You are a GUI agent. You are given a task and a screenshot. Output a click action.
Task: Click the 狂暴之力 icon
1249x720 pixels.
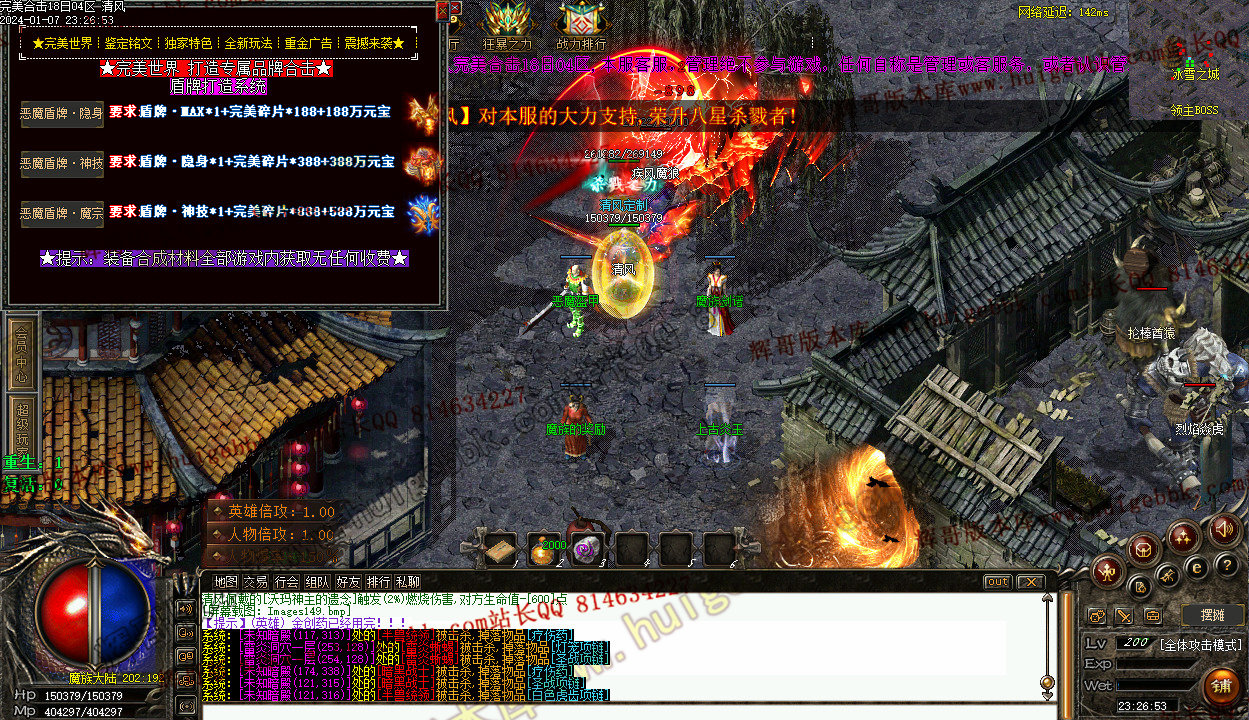508,26
